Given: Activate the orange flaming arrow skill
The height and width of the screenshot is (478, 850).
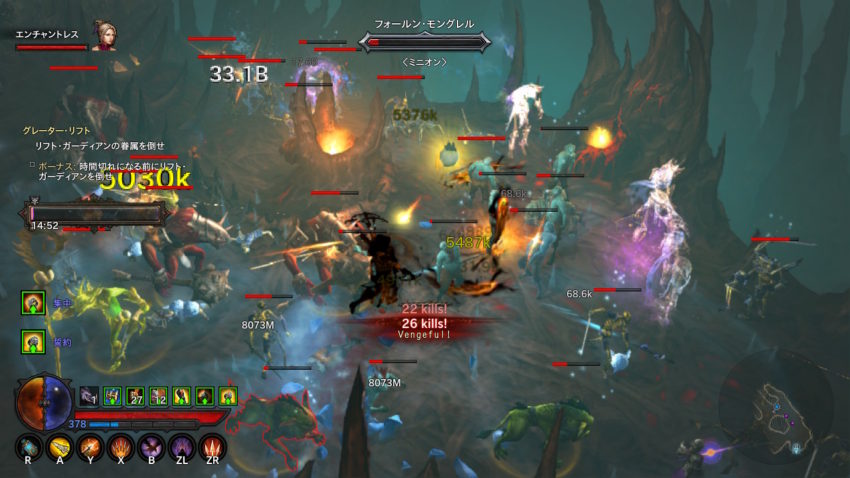Looking at the screenshot, I should (x=91, y=447).
